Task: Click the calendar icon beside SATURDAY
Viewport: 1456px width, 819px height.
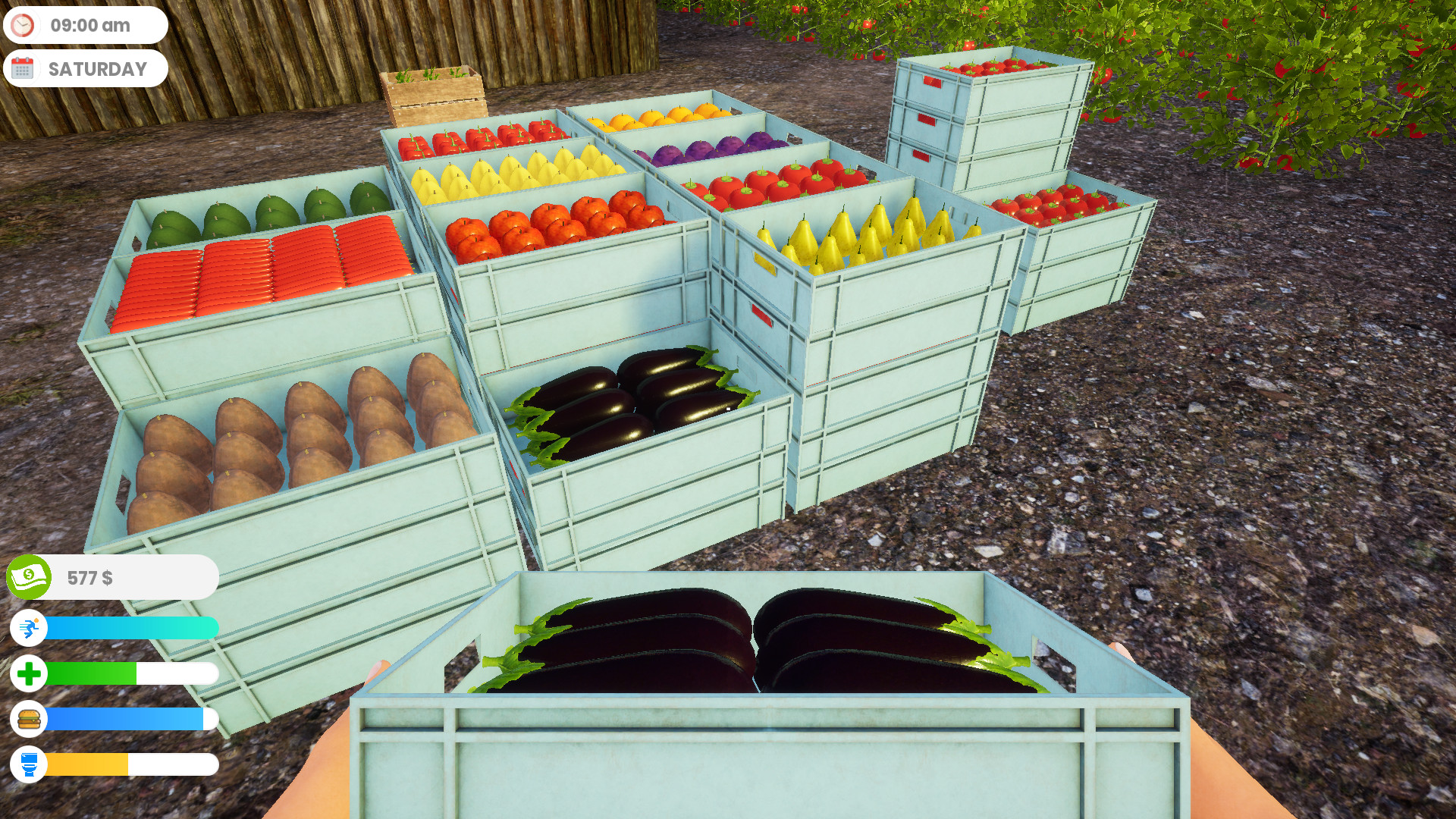Action: click(x=24, y=68)
